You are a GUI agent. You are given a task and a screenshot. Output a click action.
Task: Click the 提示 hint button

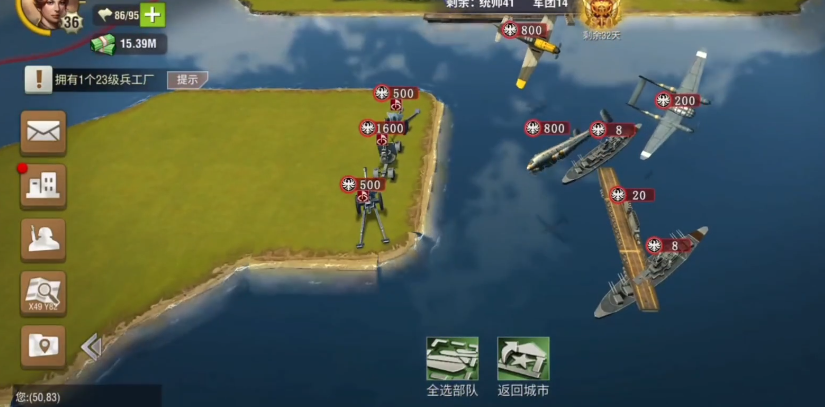tap(187, 80)
